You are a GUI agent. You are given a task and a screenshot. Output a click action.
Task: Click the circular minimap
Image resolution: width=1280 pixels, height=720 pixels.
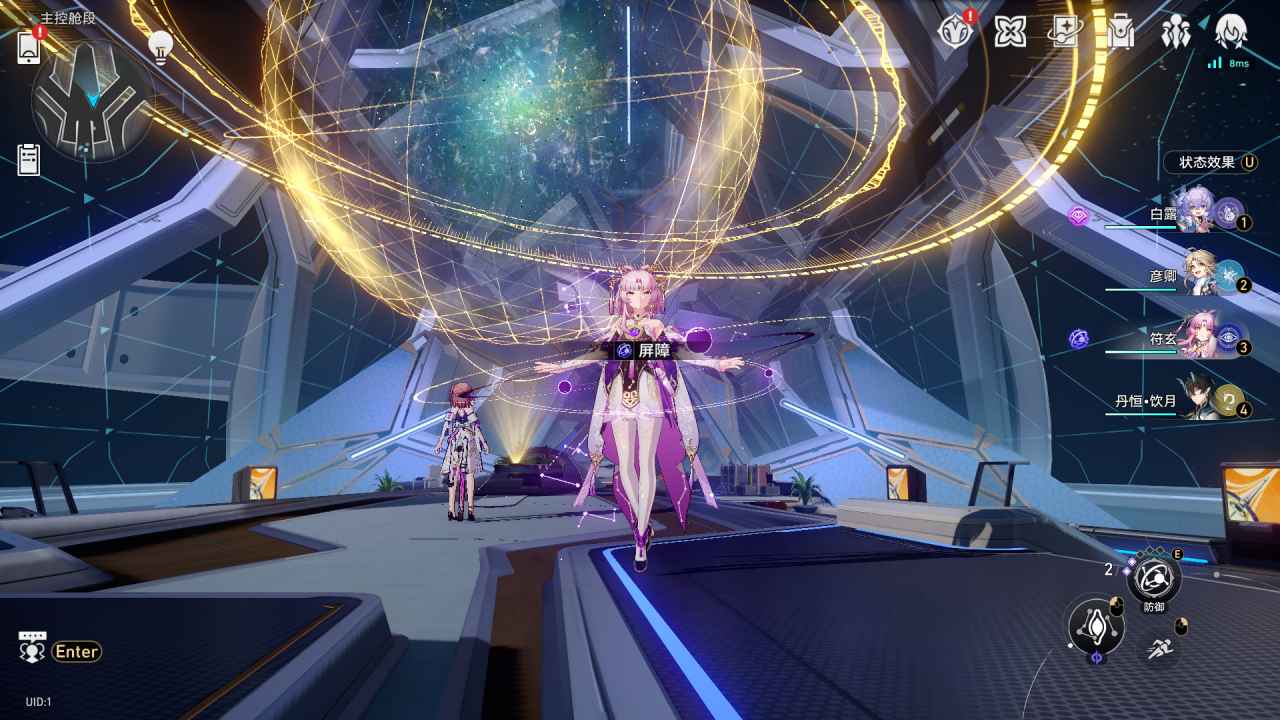[92, 101]
